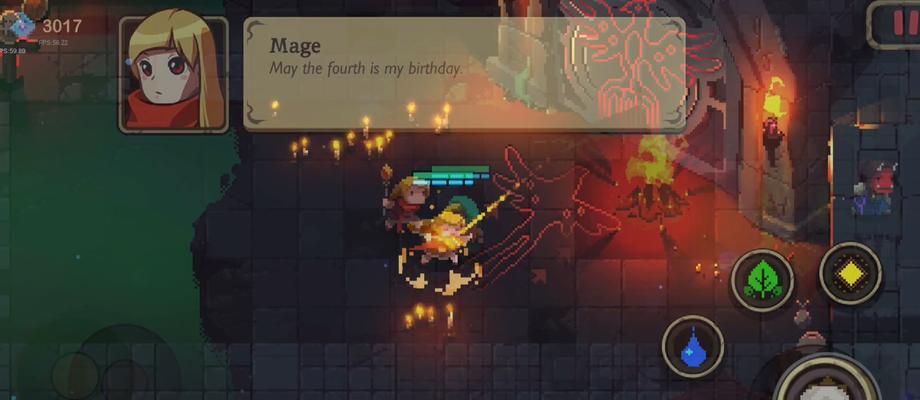Viewport: 920px width, 400px height.
Task: Advance the Mage's birthday dialogue box
Action: tap(465, 74)
